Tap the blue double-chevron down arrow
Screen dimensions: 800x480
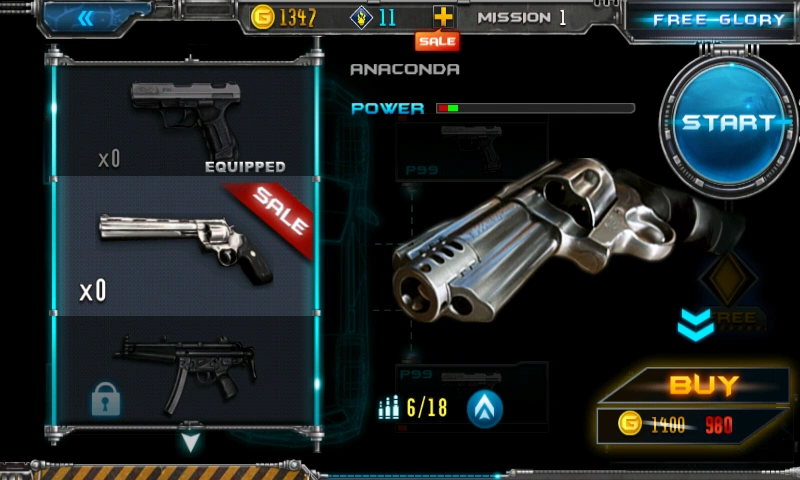697,323
